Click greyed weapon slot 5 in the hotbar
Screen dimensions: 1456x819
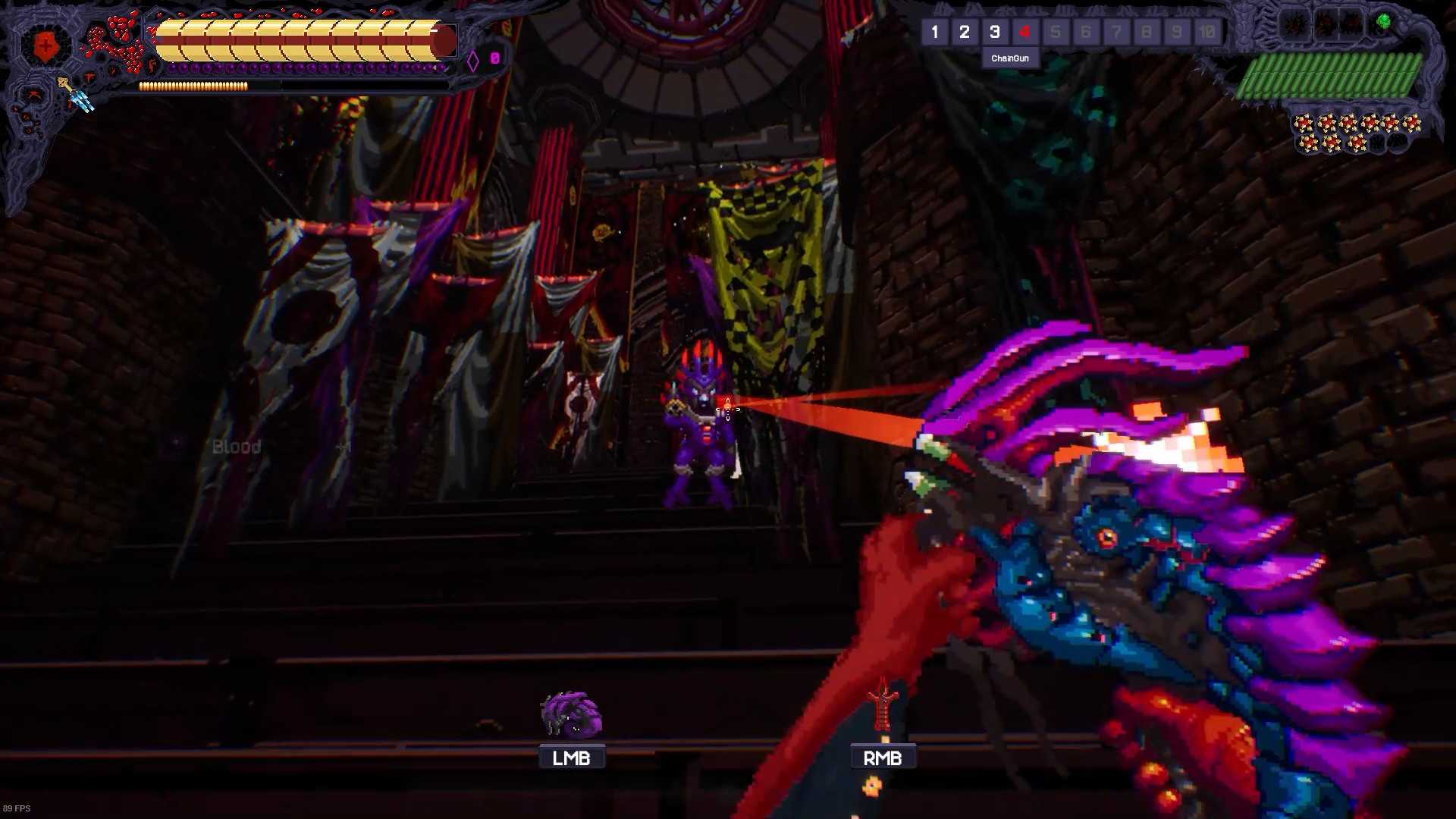pyautogui.click(x=1056, y=32)
